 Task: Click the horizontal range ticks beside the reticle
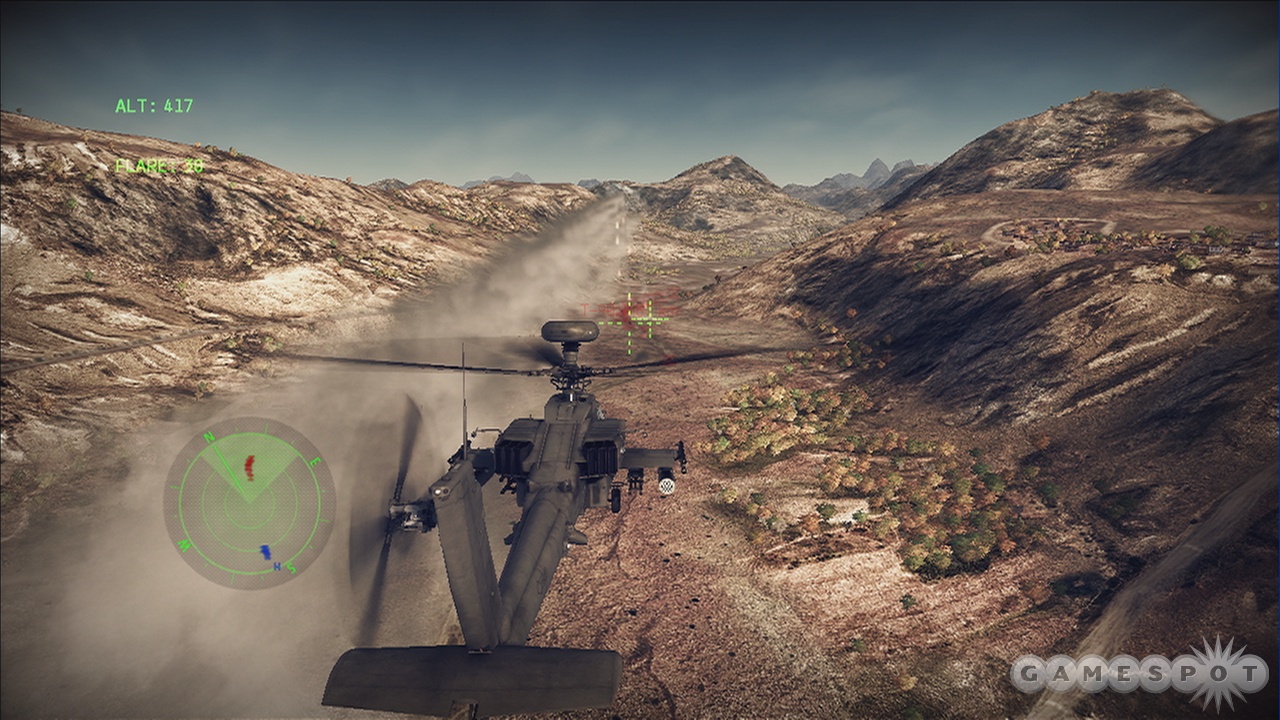coord(609,322)
